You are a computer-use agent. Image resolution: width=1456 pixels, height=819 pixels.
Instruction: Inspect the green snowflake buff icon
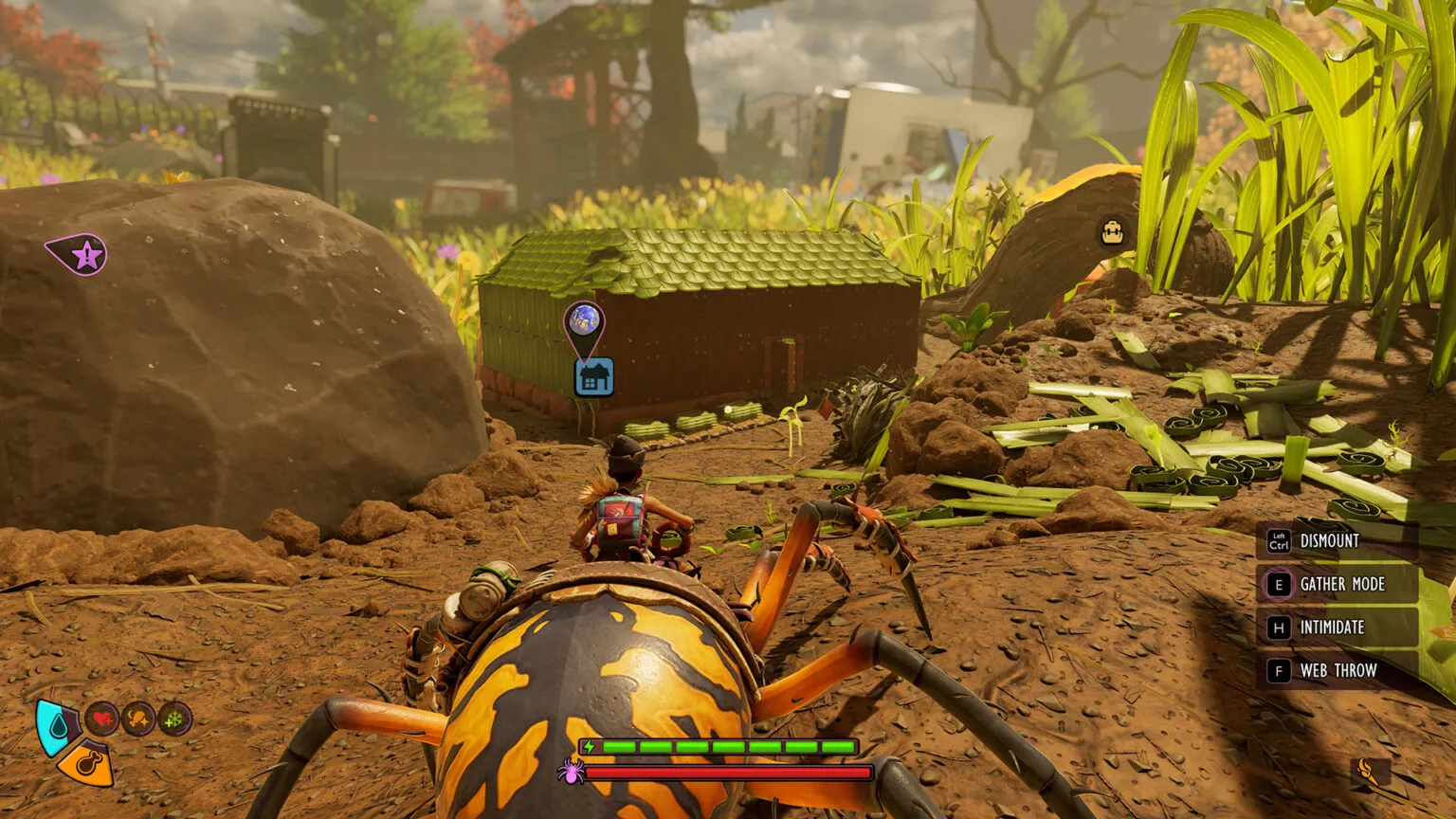(x=174, y=719)
